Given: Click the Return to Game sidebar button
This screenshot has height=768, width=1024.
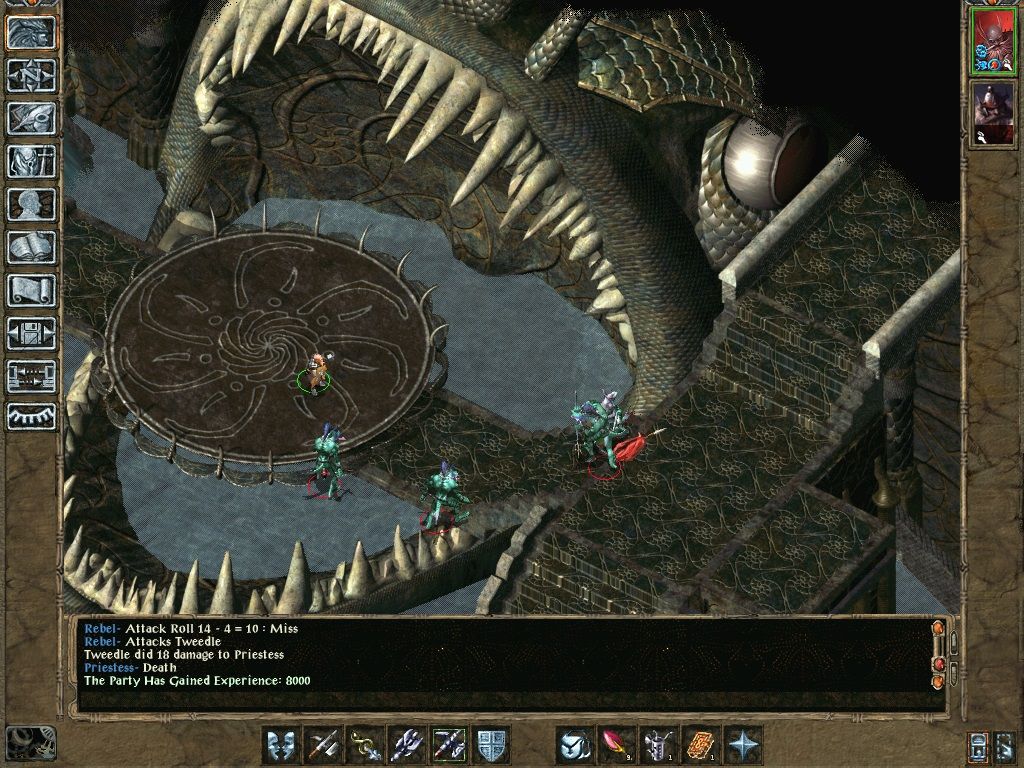Looking at the screenshot, I should (31, 32).
